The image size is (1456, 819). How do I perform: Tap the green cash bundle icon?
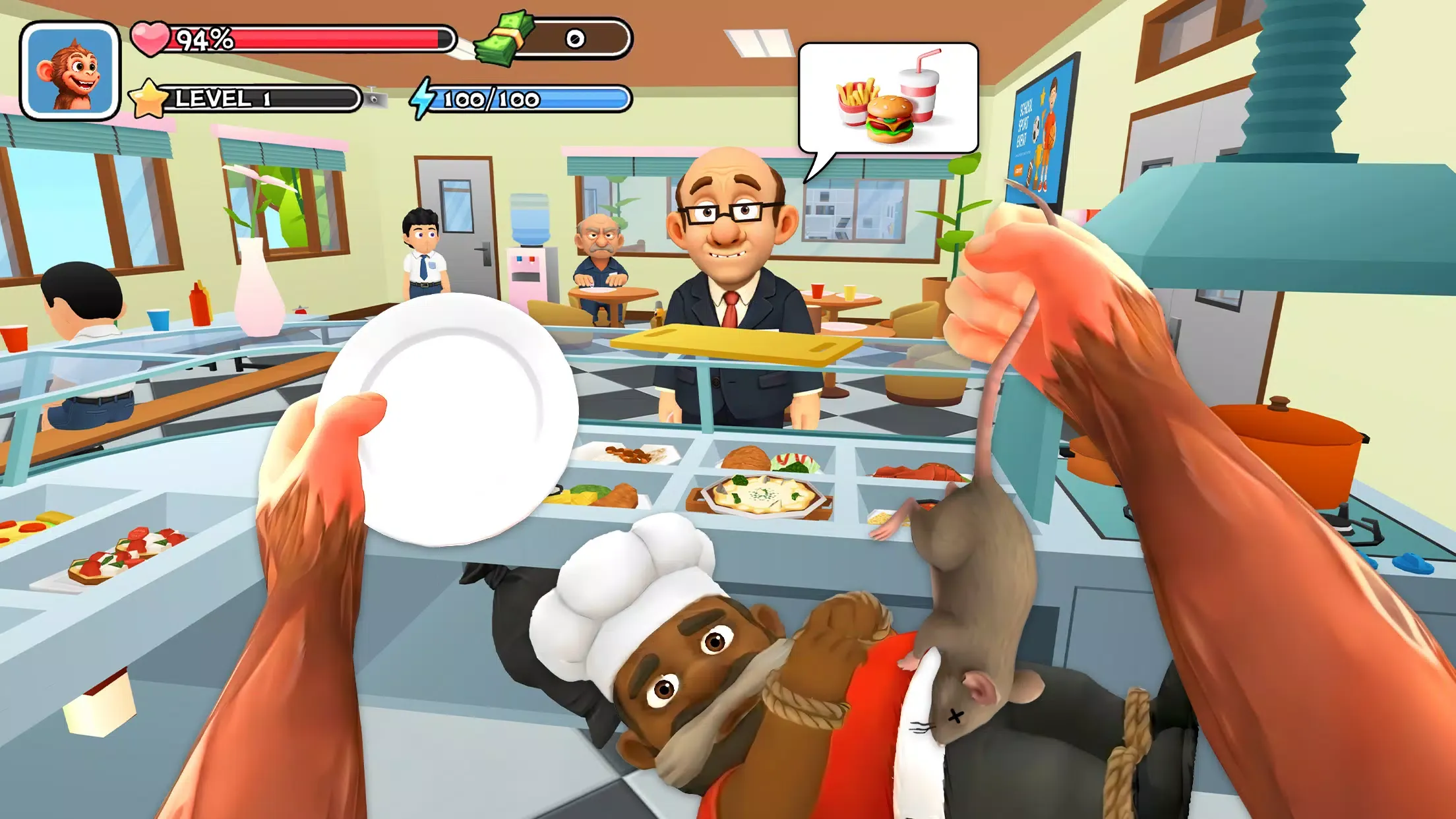coord(506,40)
